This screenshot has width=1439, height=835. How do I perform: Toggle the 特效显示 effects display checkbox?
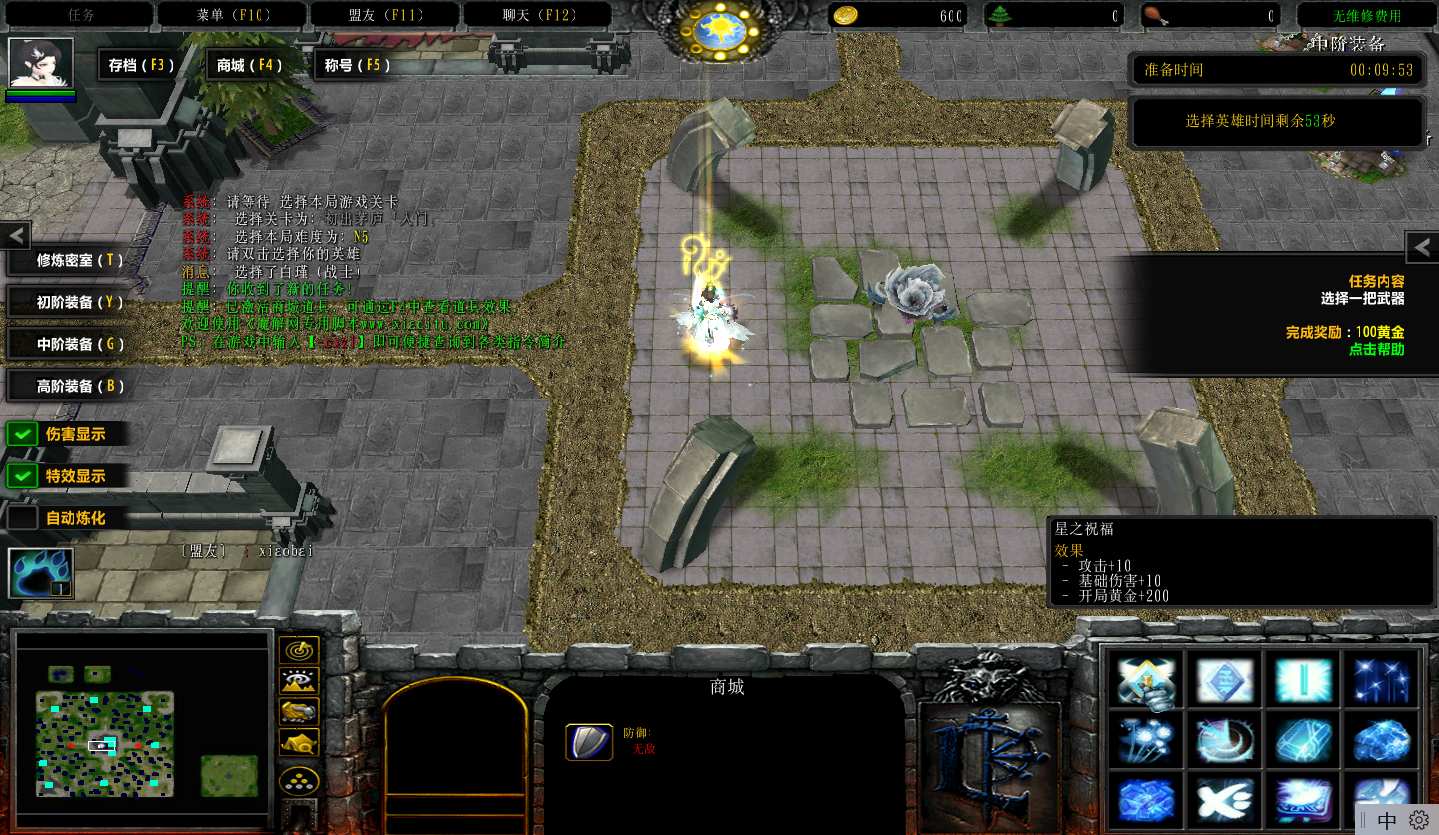[x=22, y=476]
